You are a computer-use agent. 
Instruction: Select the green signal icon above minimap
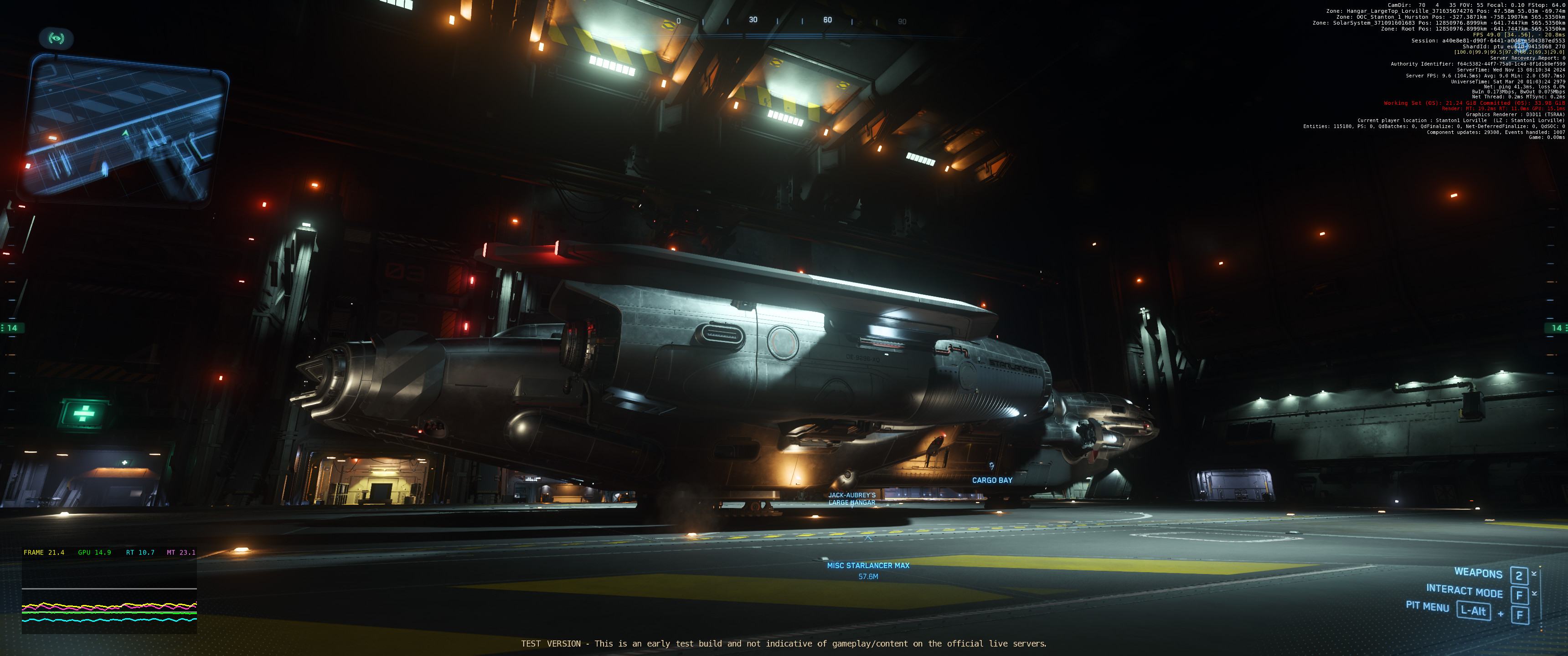pos(56,39)
